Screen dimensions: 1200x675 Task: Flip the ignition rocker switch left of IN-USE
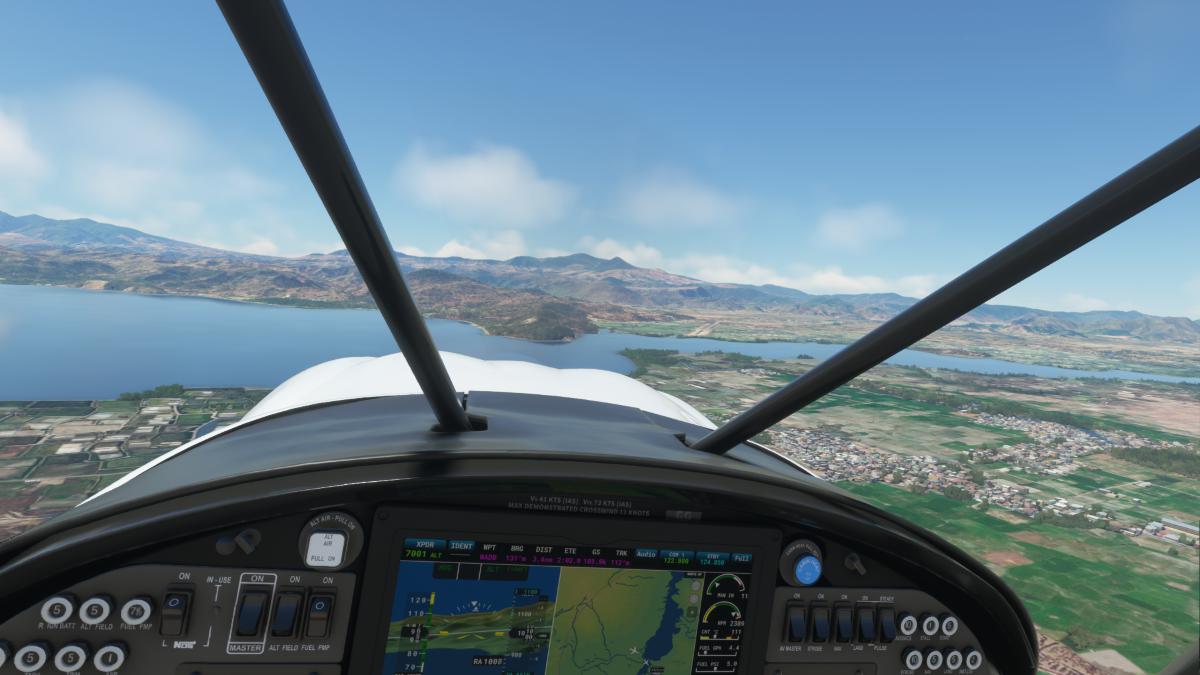(175, 611)
